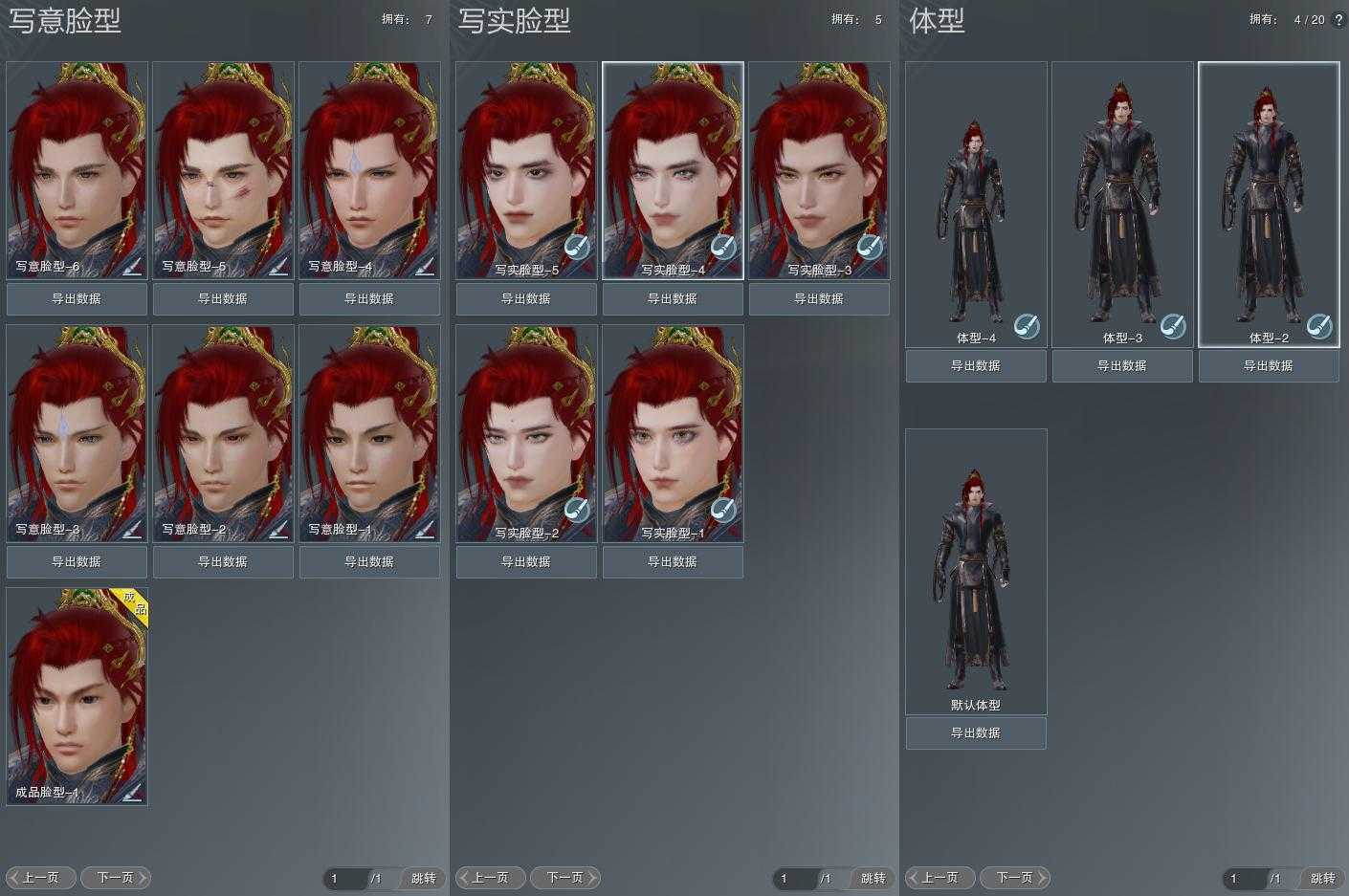Export data for 体型-2
The image size is (1349, 896).
1269,365
